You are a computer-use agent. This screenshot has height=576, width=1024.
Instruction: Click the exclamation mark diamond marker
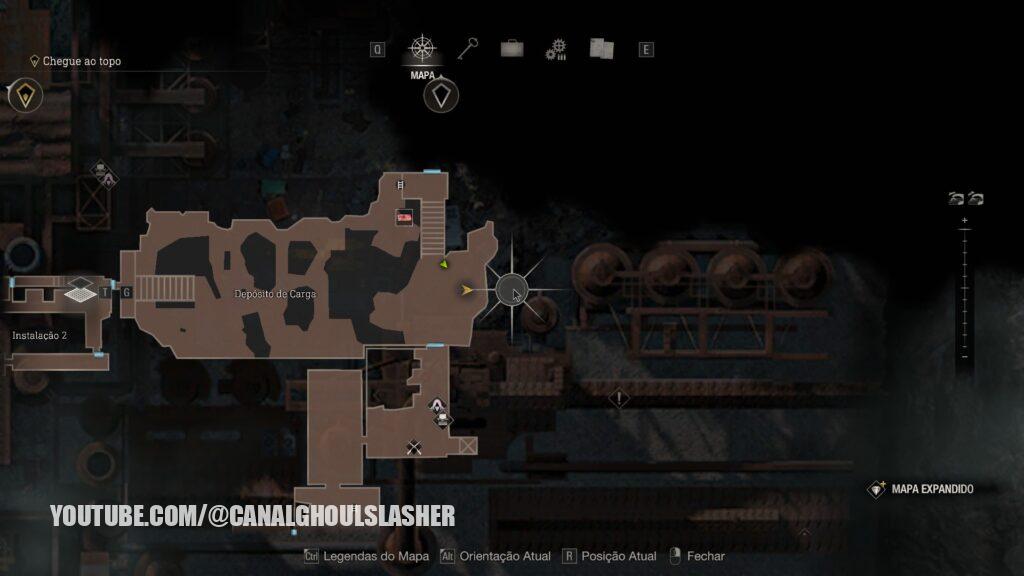[619, 399]
